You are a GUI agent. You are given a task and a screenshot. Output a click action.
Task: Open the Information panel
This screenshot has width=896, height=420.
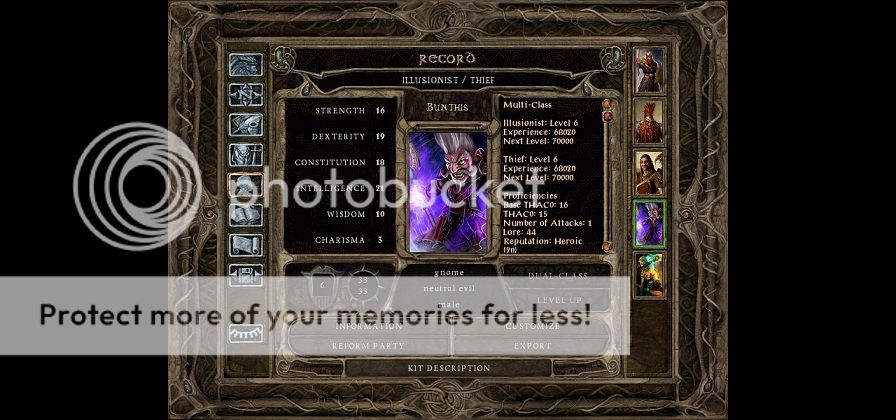(x=368, y=326)
